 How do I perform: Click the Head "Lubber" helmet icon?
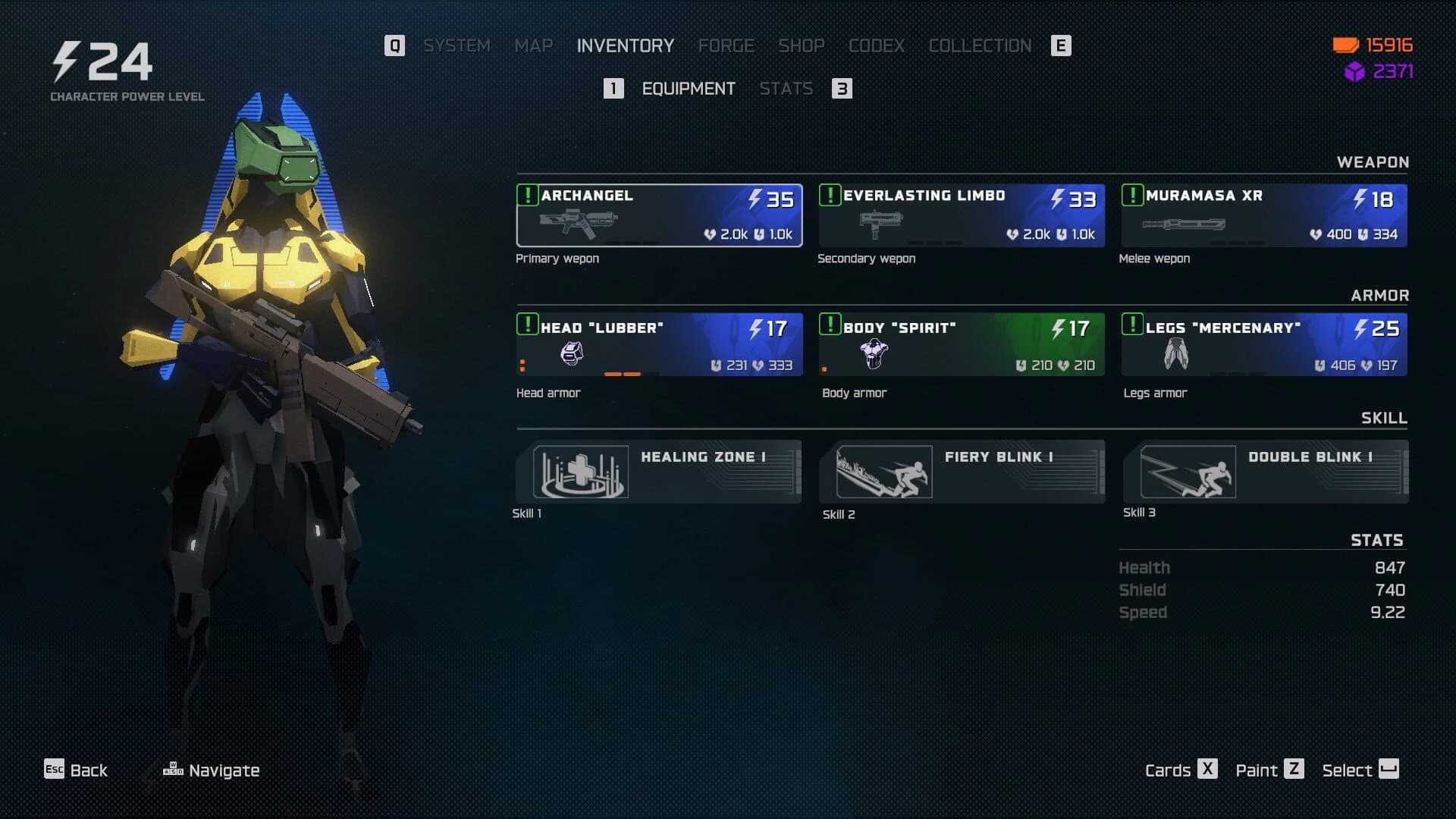point(571,353)
